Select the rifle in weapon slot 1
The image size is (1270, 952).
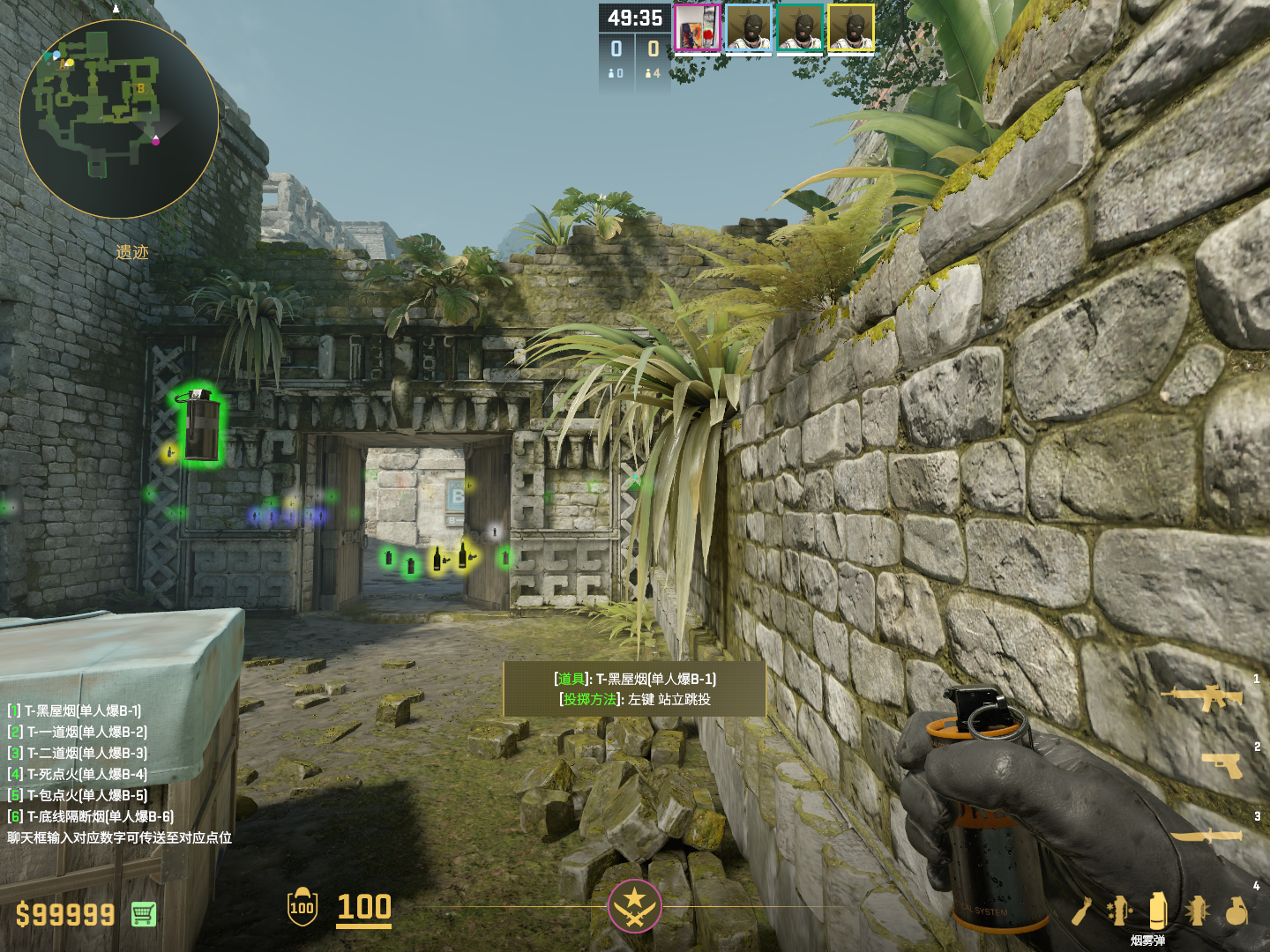[1202, 697]
